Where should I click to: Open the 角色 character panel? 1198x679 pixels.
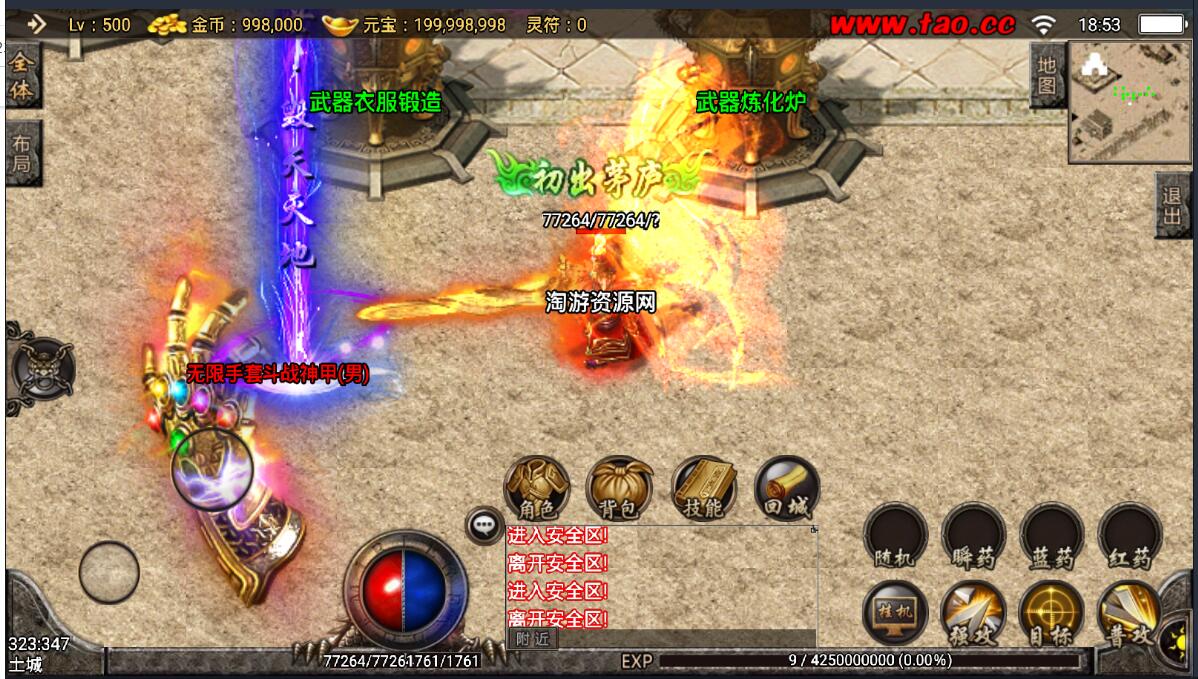coord(537,488)
